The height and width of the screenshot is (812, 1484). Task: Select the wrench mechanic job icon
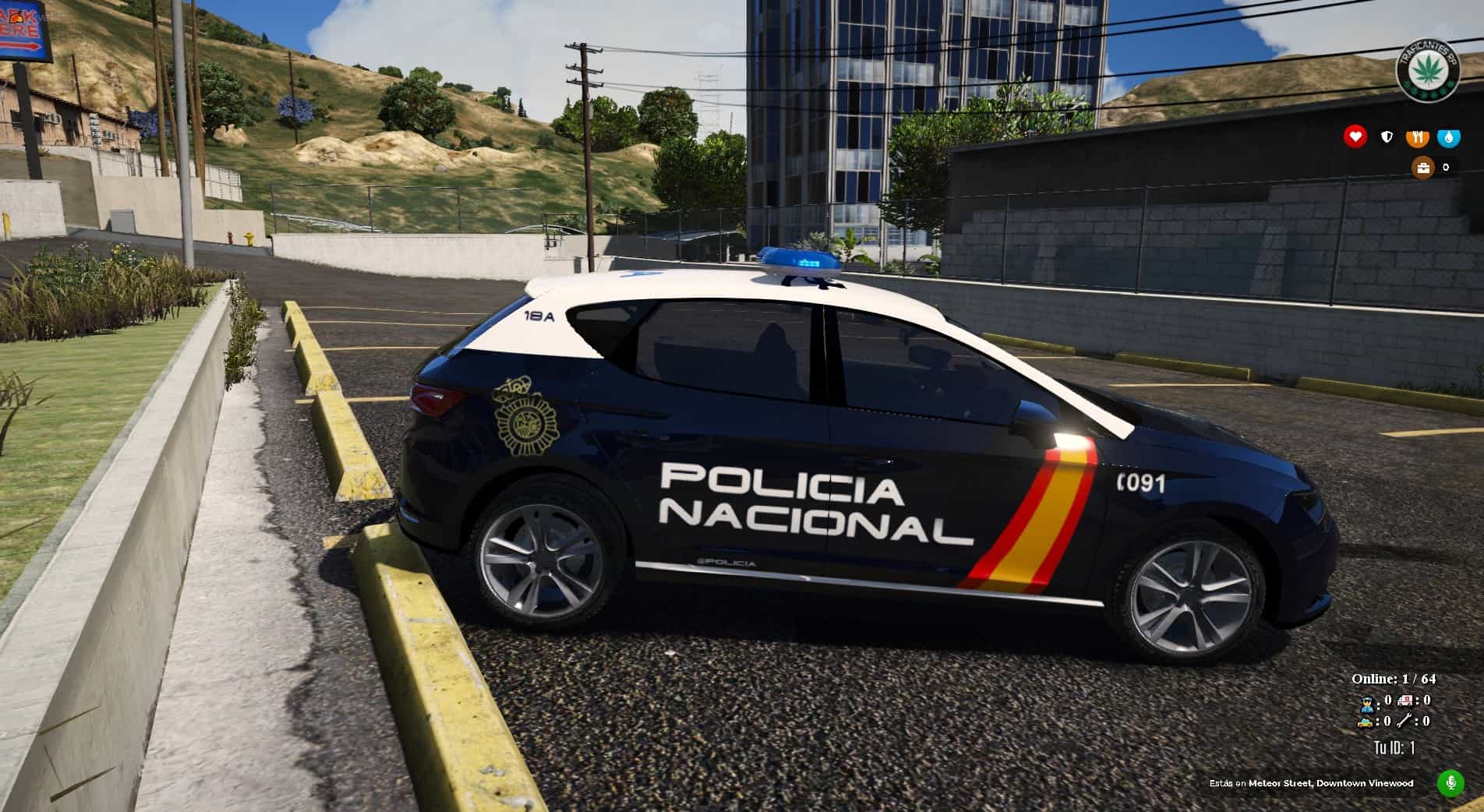point(1406,721)
